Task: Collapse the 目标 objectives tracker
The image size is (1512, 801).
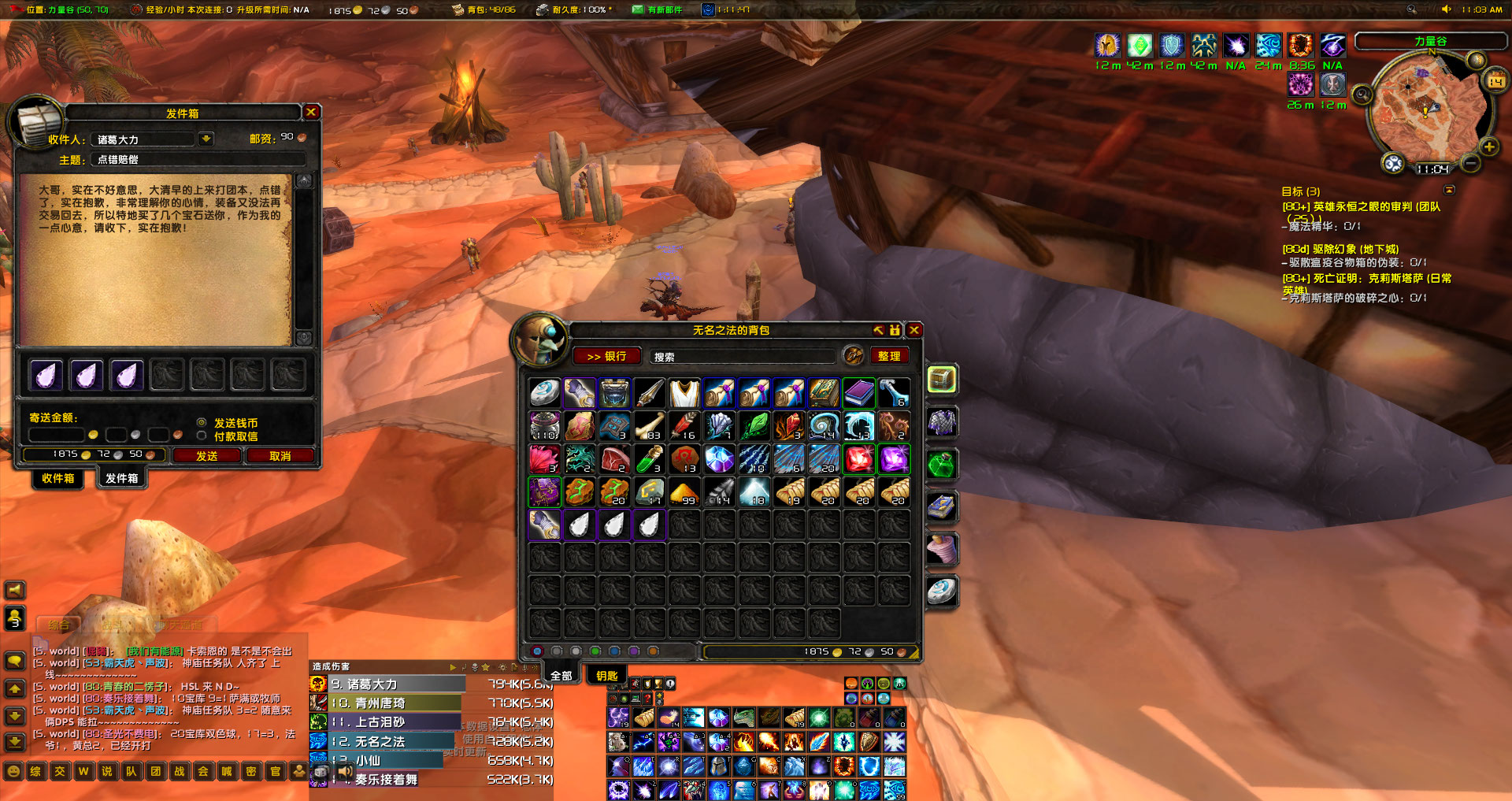Action: point(1449,189)
